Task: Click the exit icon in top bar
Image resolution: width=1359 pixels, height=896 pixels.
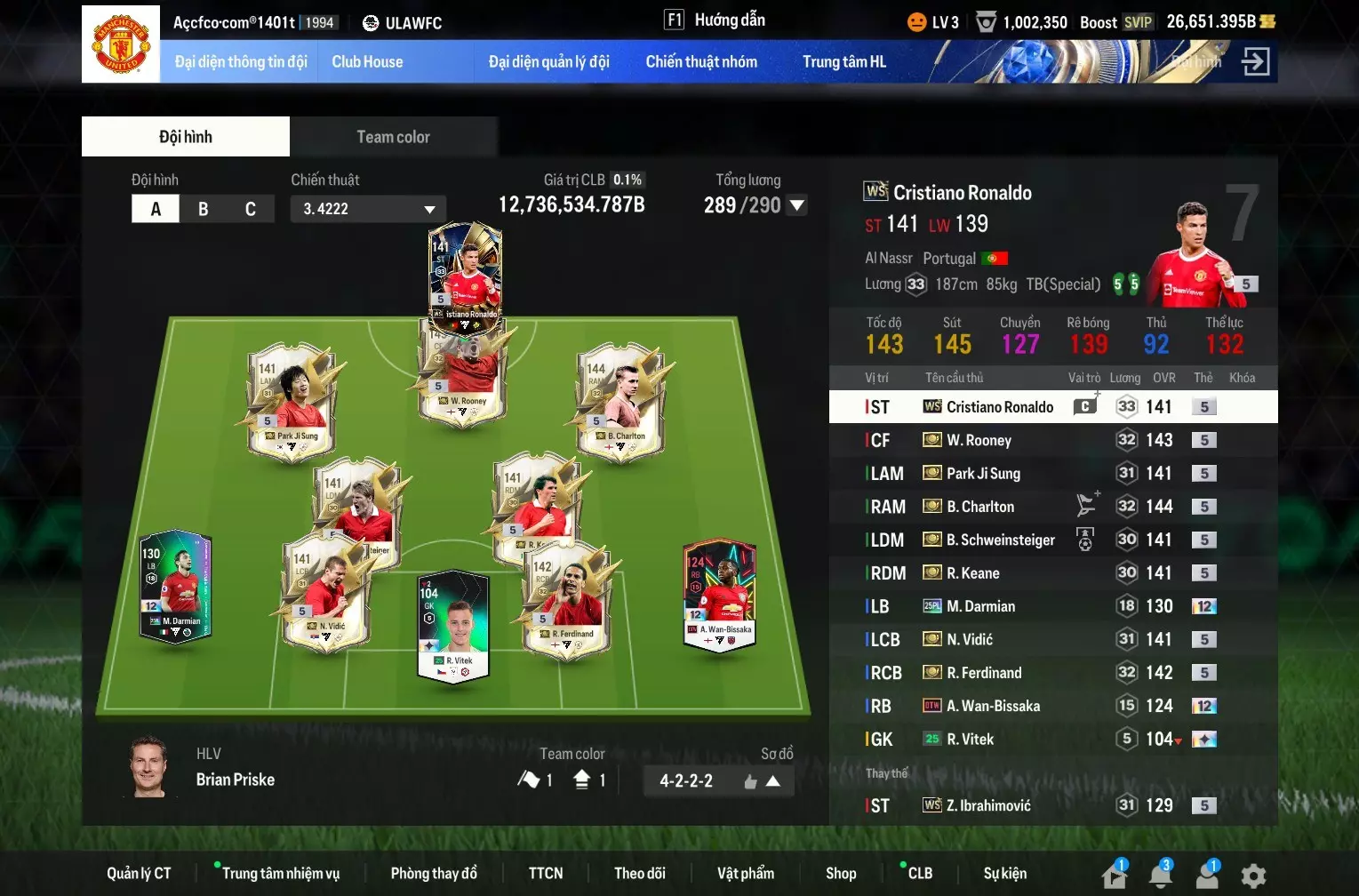Action: [1255, 62]
